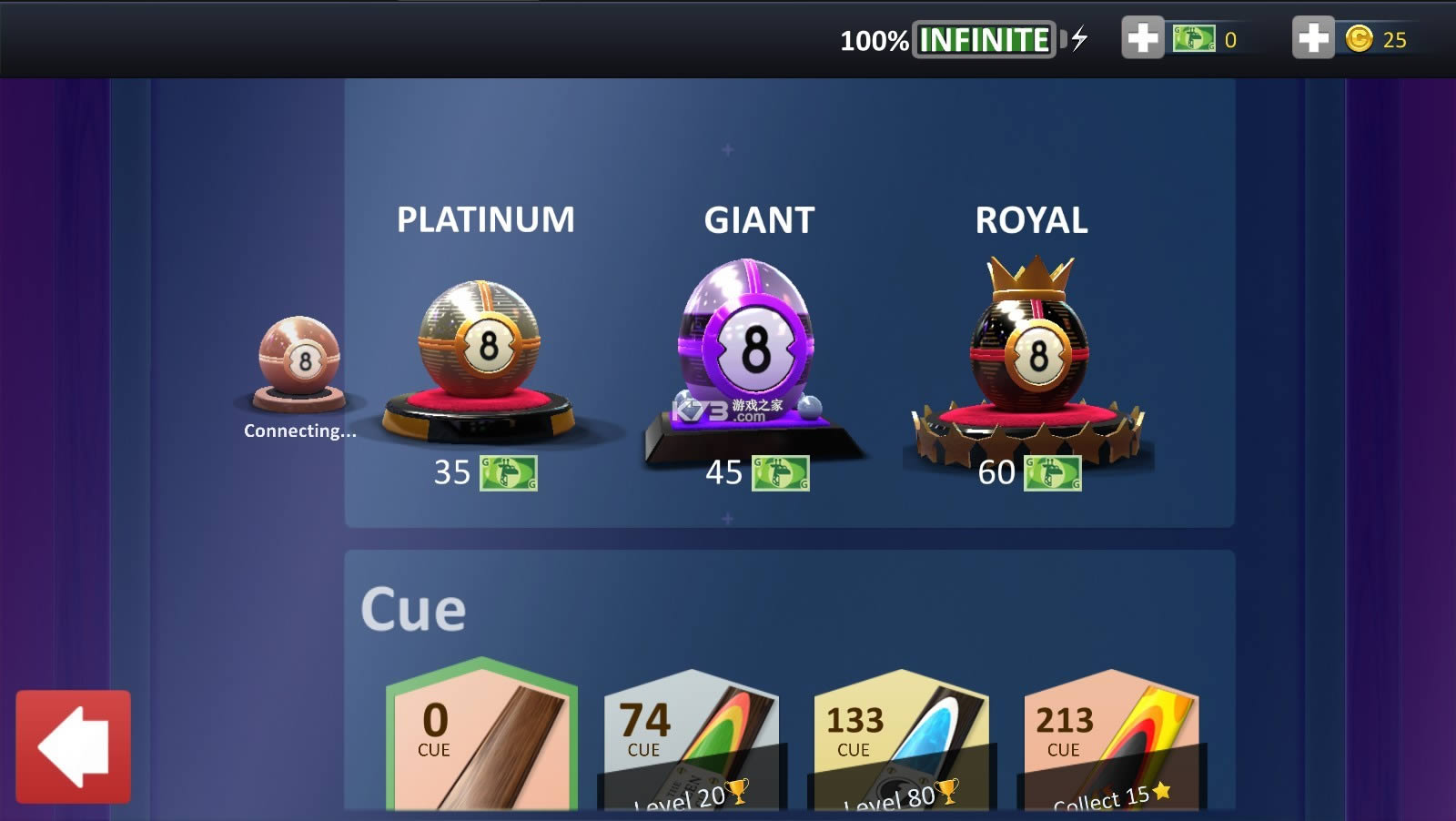The height and width of the screenshot is (821, 1456).
Task: Tap the red back arrow button
Action: coord(73,746)
